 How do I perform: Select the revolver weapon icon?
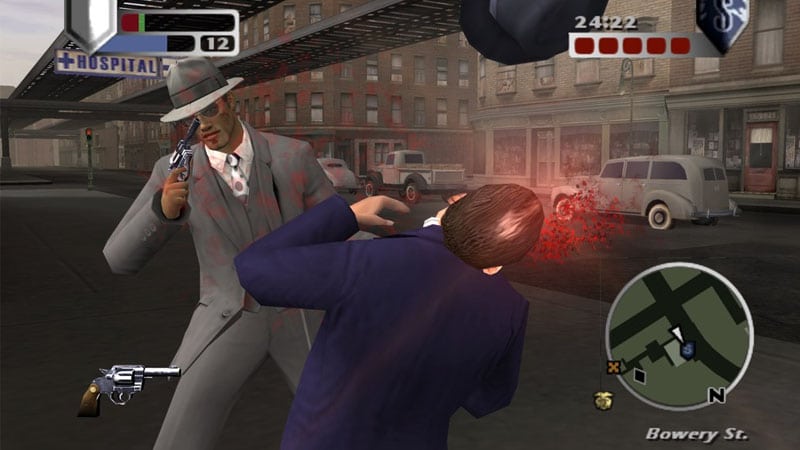pos(128,384)
